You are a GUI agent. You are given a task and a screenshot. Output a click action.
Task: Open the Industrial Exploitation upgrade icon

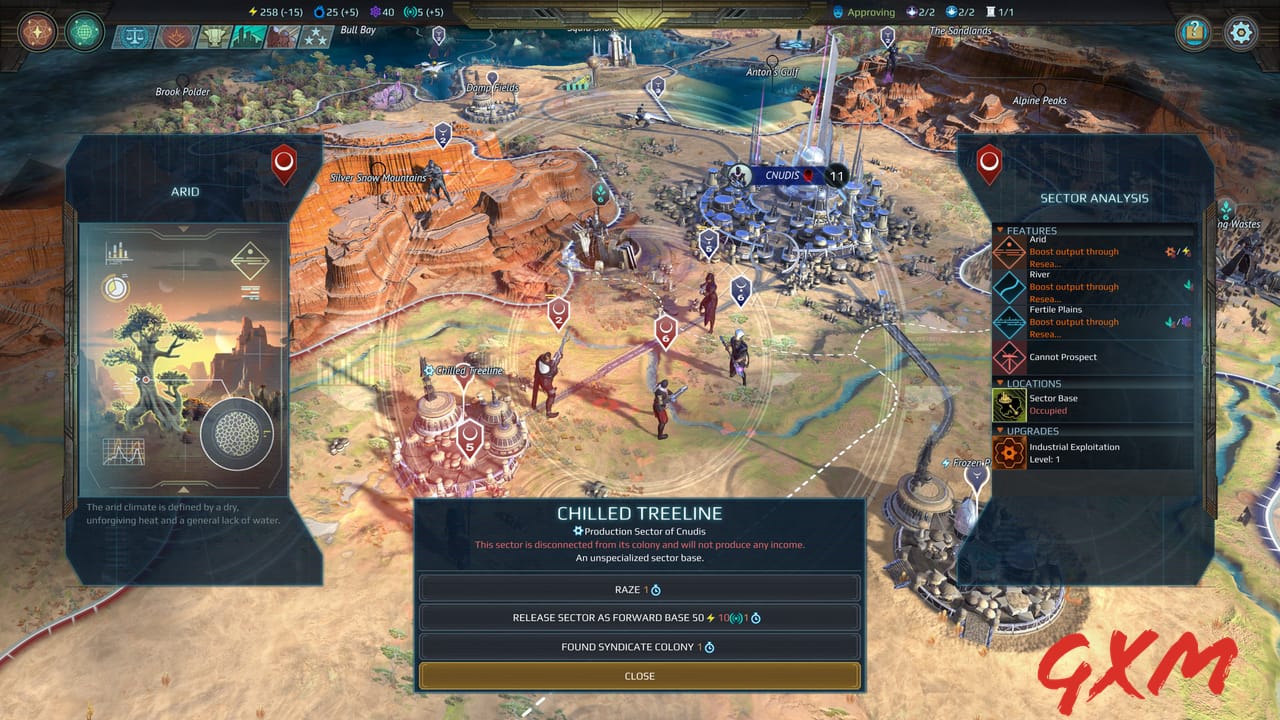click(x=1009, y=449)
